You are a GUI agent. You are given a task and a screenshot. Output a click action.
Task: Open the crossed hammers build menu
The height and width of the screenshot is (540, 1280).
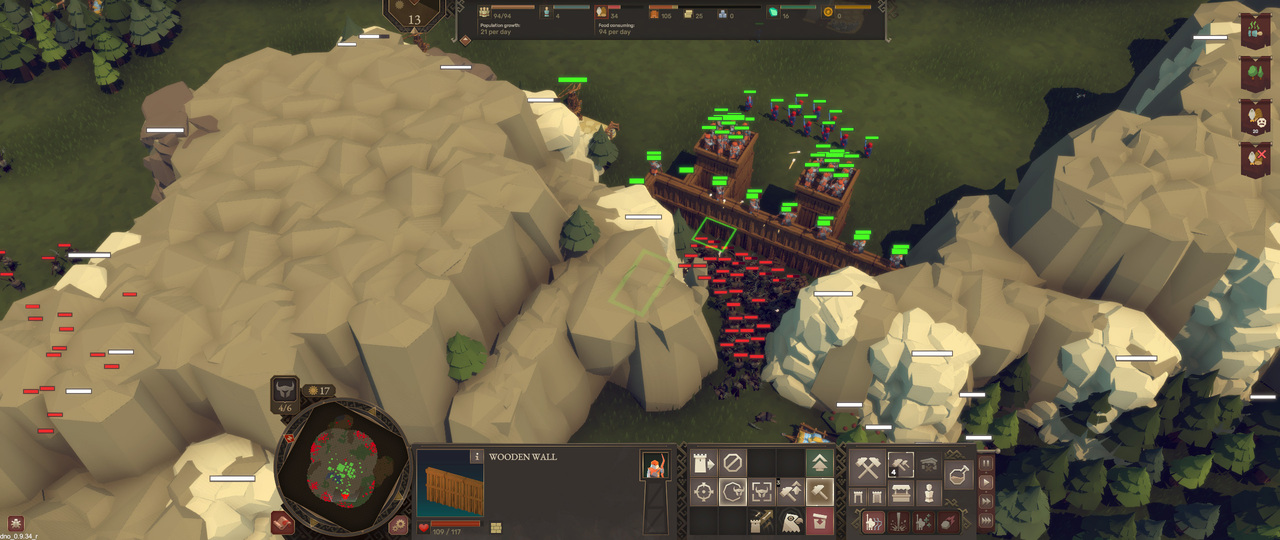click(867, 467)
